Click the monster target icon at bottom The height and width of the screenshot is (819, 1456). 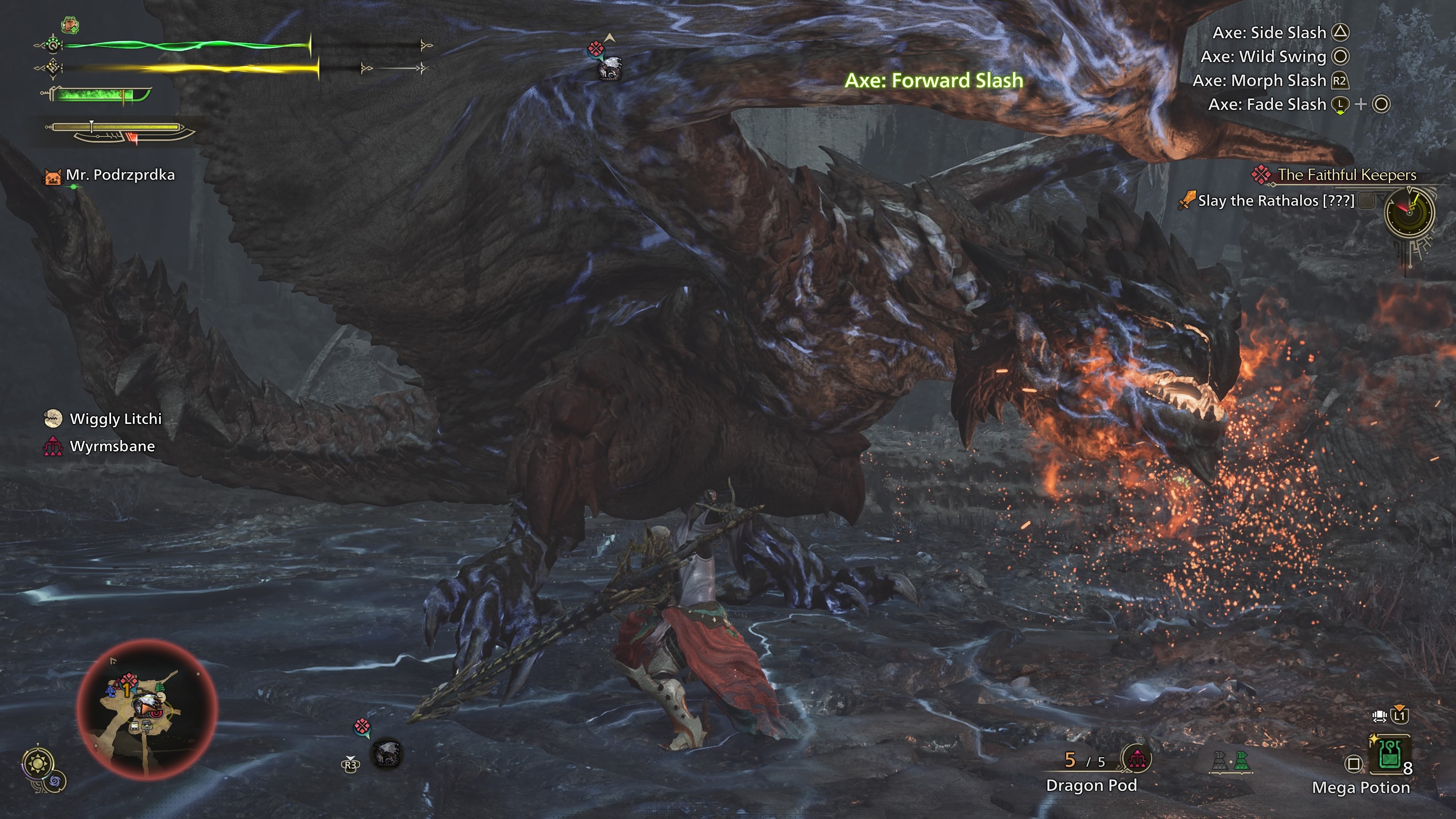point(387,754)
